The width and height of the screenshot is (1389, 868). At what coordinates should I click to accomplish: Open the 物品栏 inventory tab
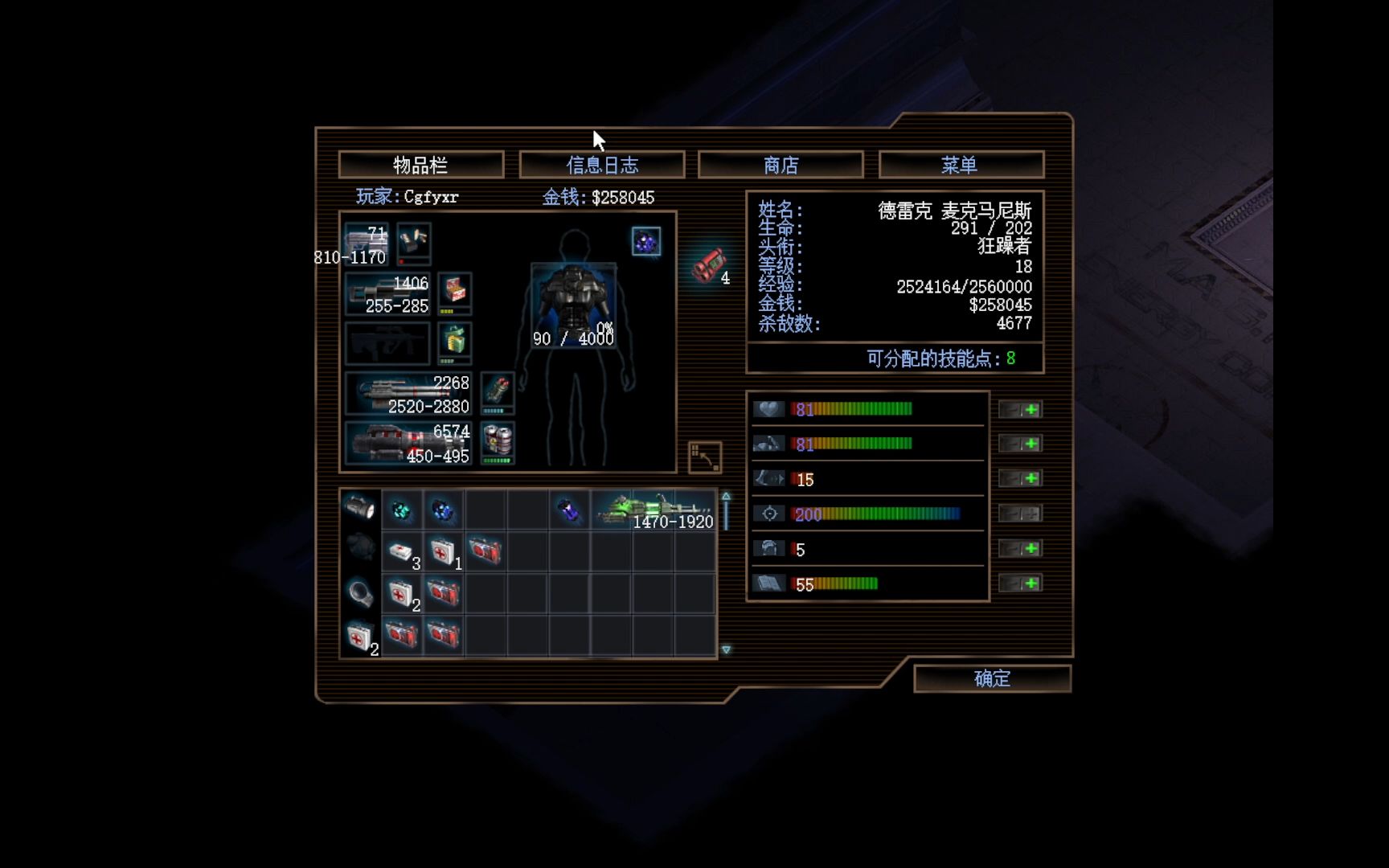[420, 166]
